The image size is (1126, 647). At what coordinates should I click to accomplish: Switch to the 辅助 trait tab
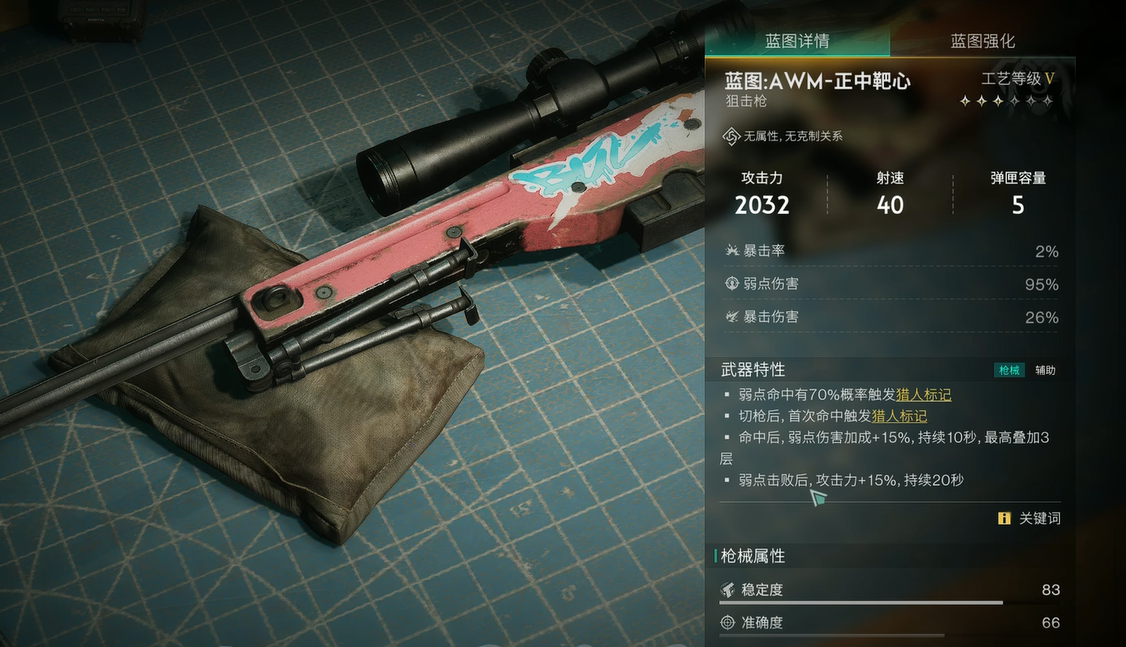(x=1045, y=370)
